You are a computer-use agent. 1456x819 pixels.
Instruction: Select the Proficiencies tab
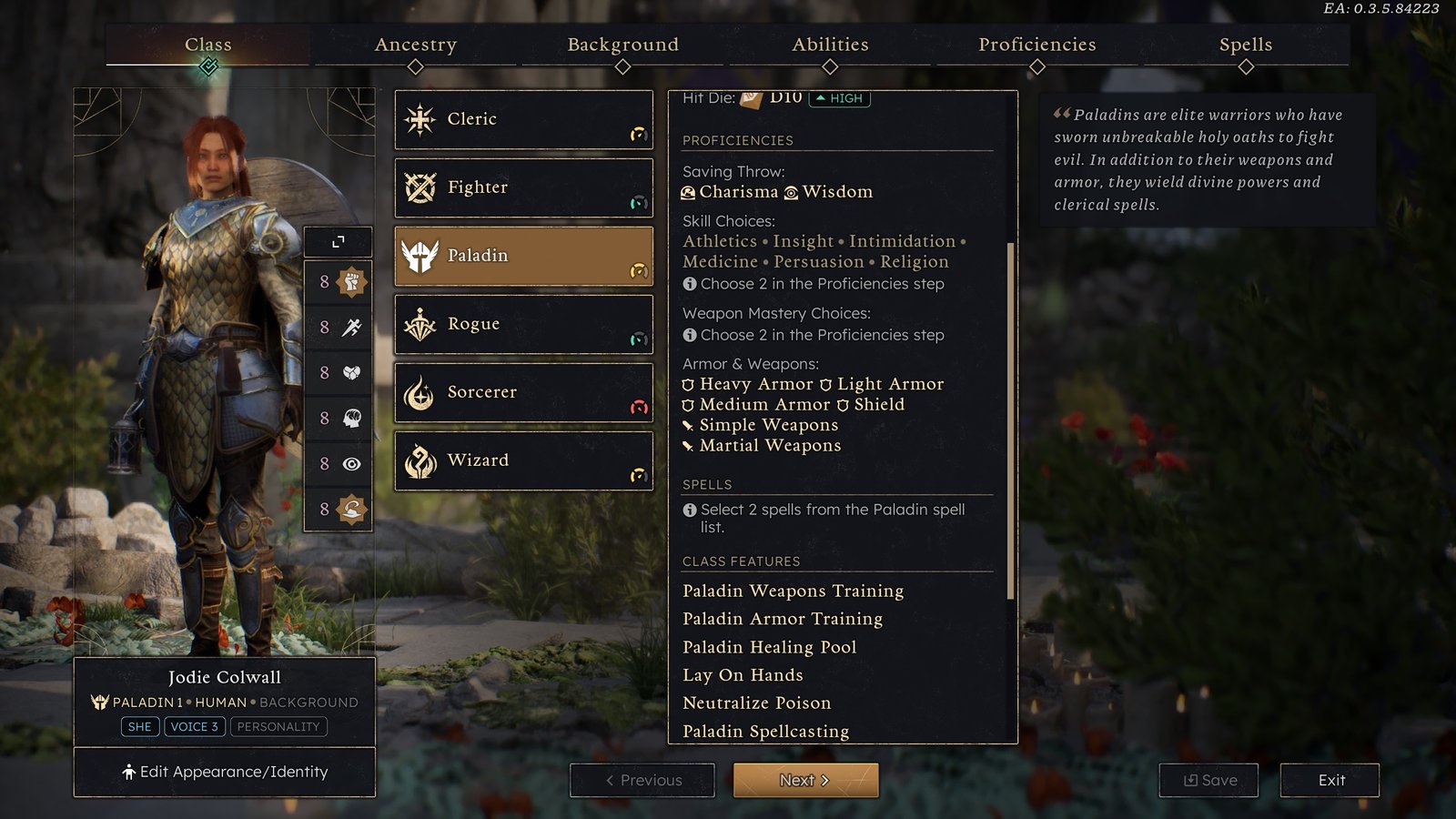[1036, 45]
